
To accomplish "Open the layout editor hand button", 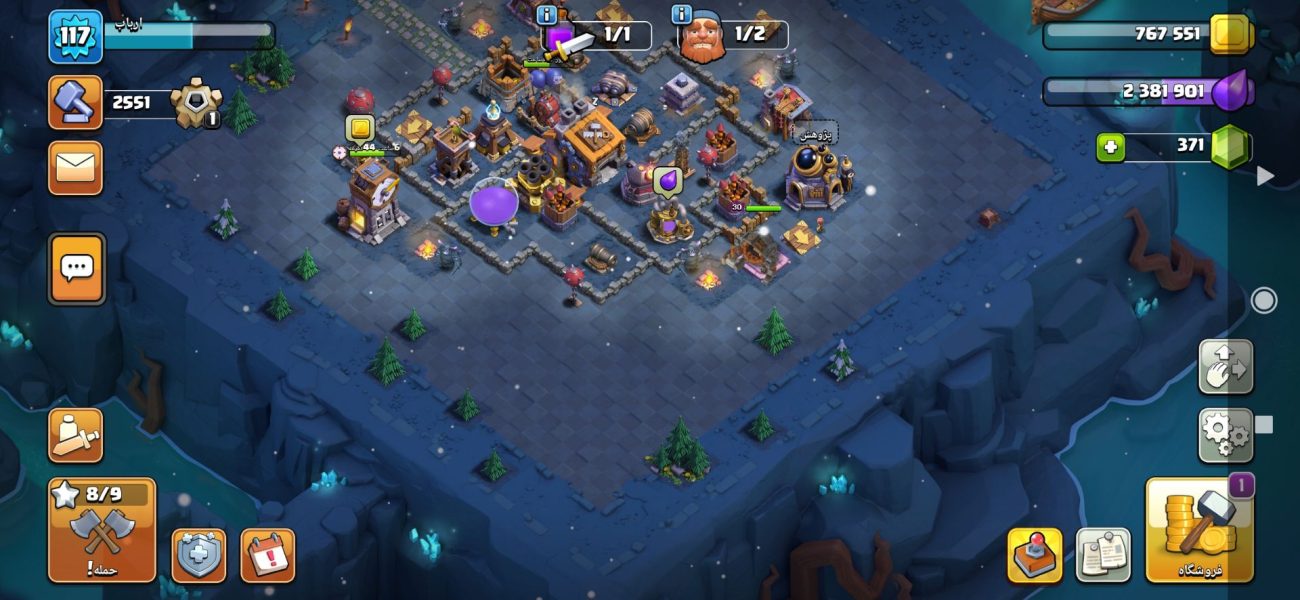I will tap(1225, 367).
